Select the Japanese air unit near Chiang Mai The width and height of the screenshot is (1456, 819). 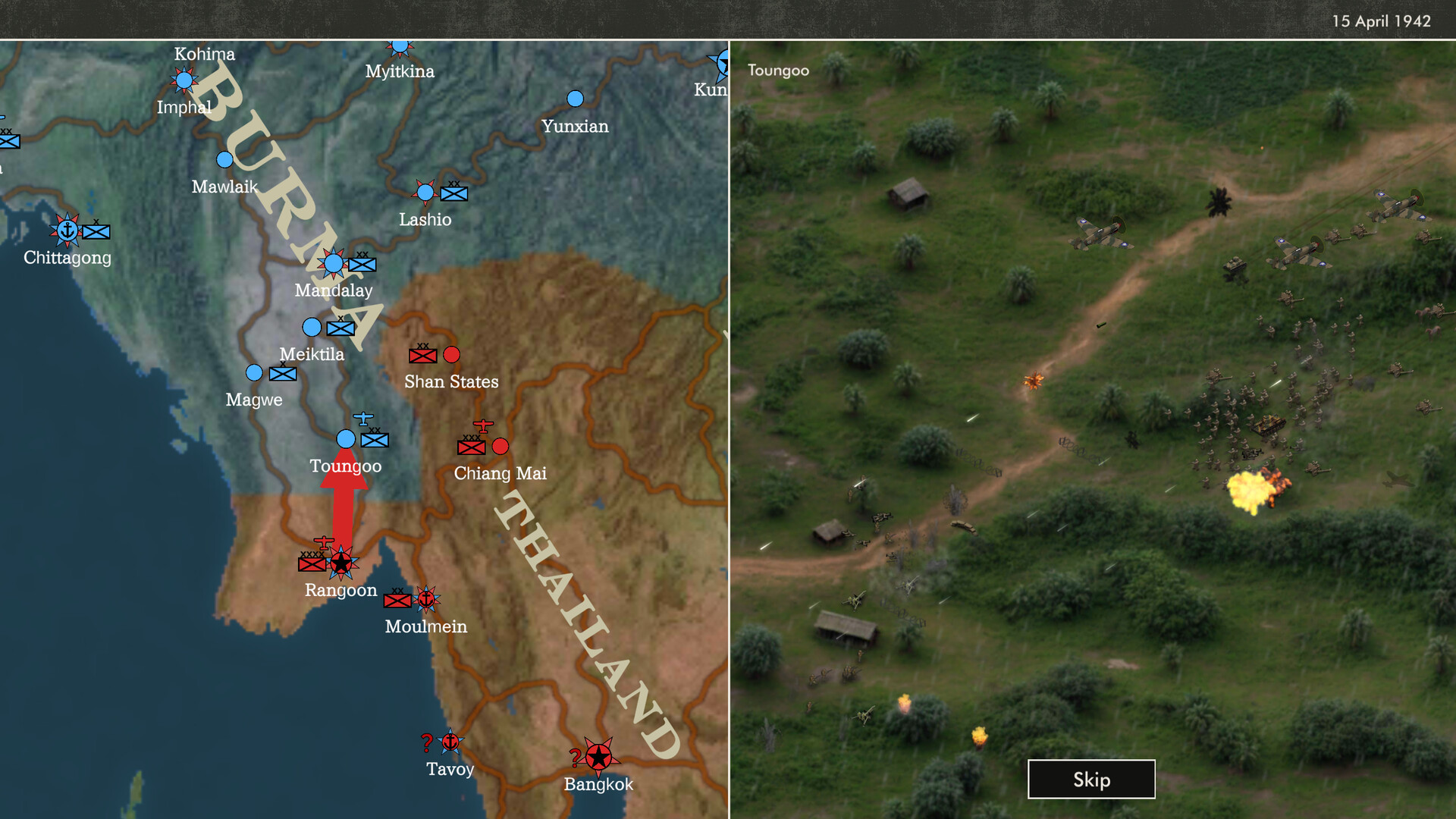coord(482,425)
